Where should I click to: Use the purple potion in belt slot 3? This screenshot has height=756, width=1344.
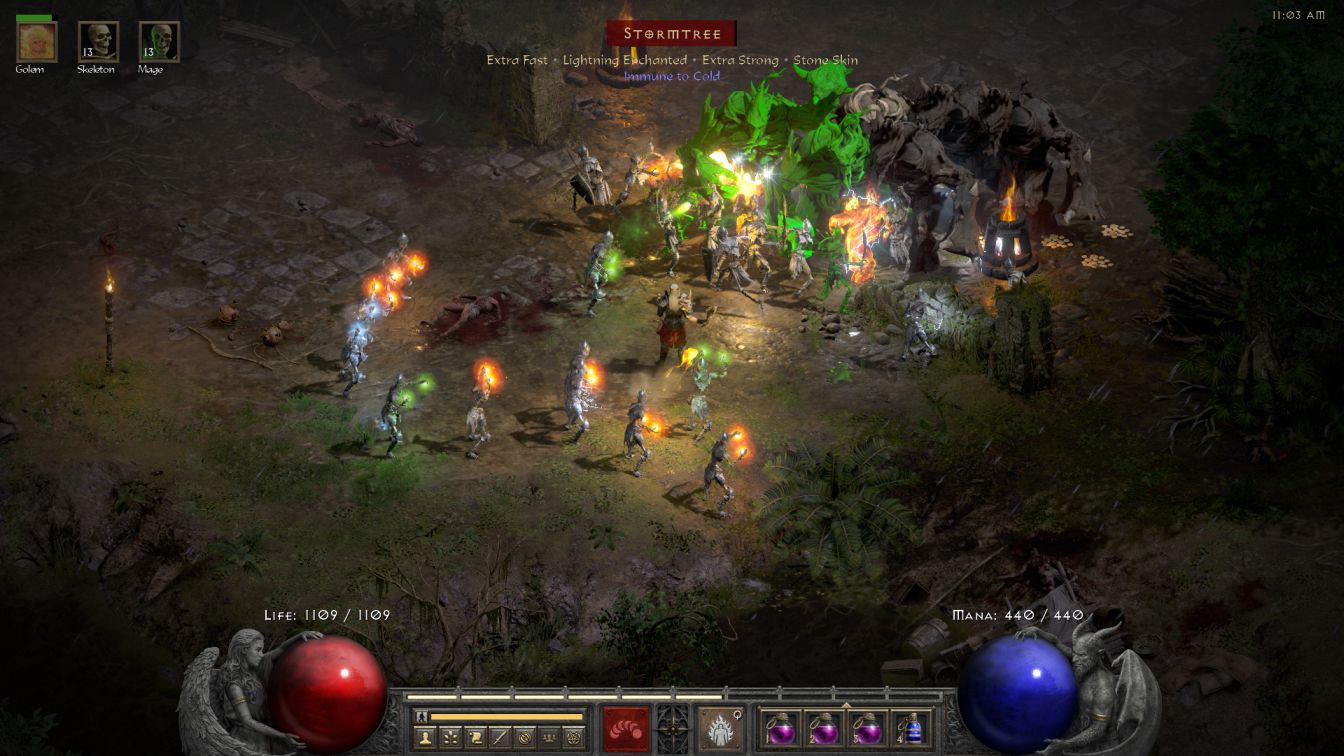tap(867, 728)
